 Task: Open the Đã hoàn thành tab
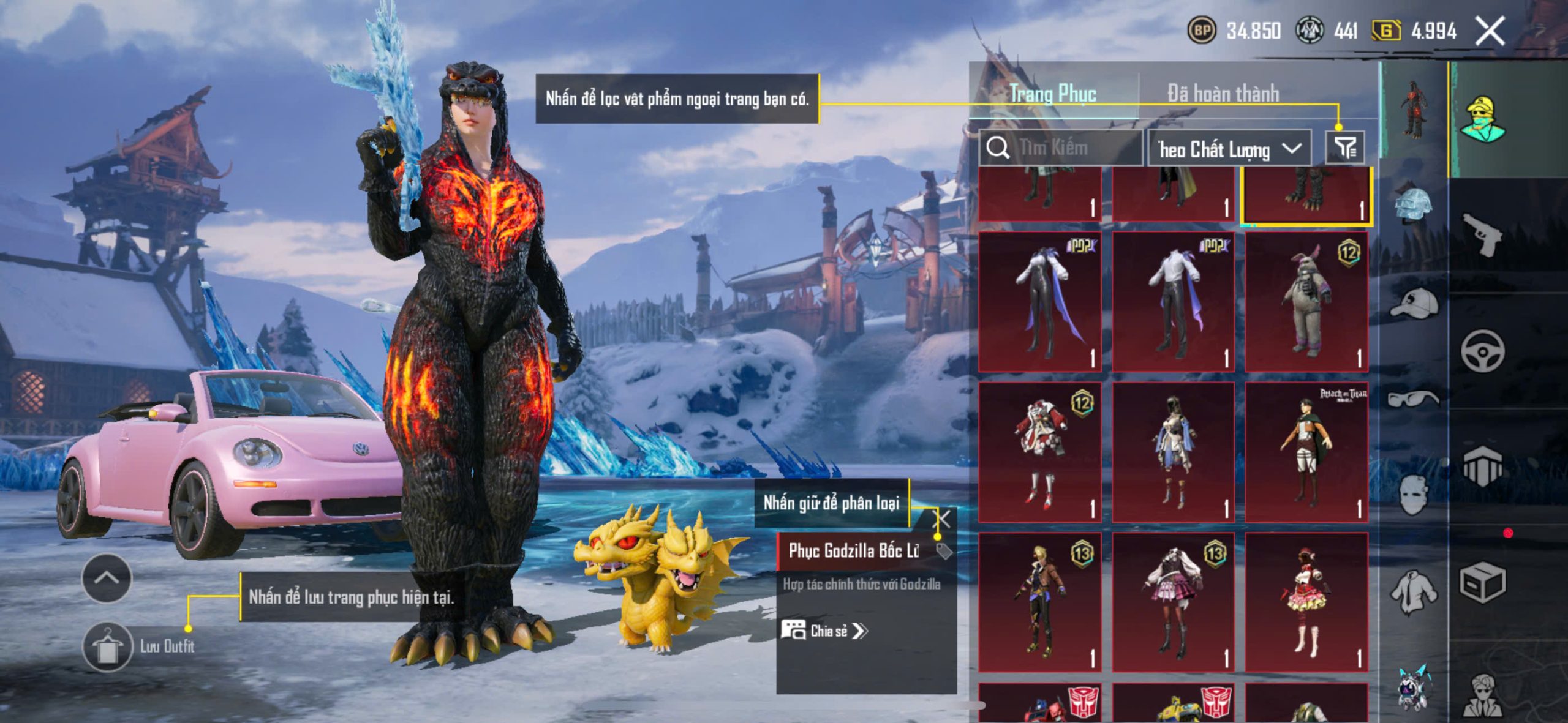[x=1223, y=94]
